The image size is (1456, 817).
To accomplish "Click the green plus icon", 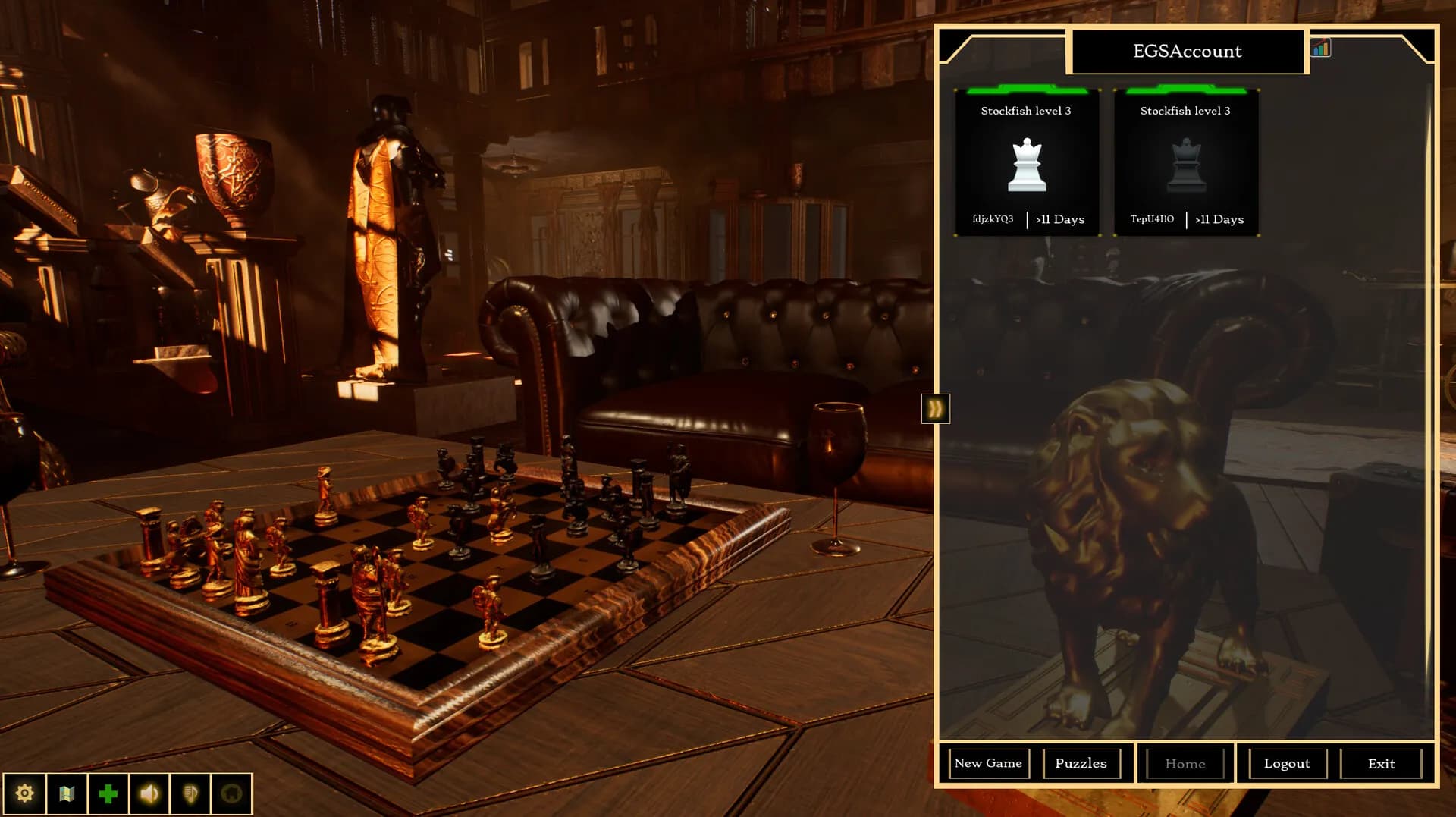I will 108,793.
